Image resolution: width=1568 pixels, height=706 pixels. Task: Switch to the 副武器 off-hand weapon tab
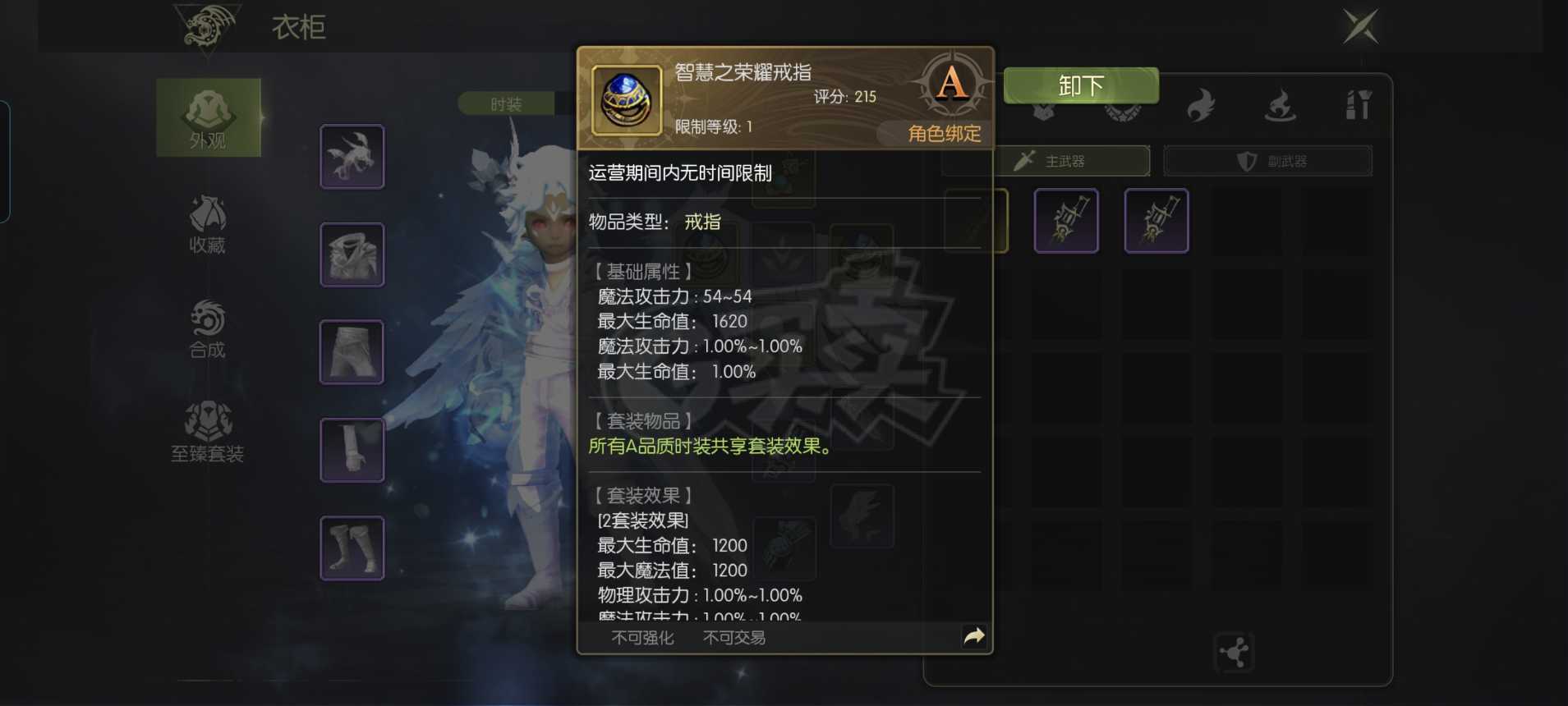1267,161
